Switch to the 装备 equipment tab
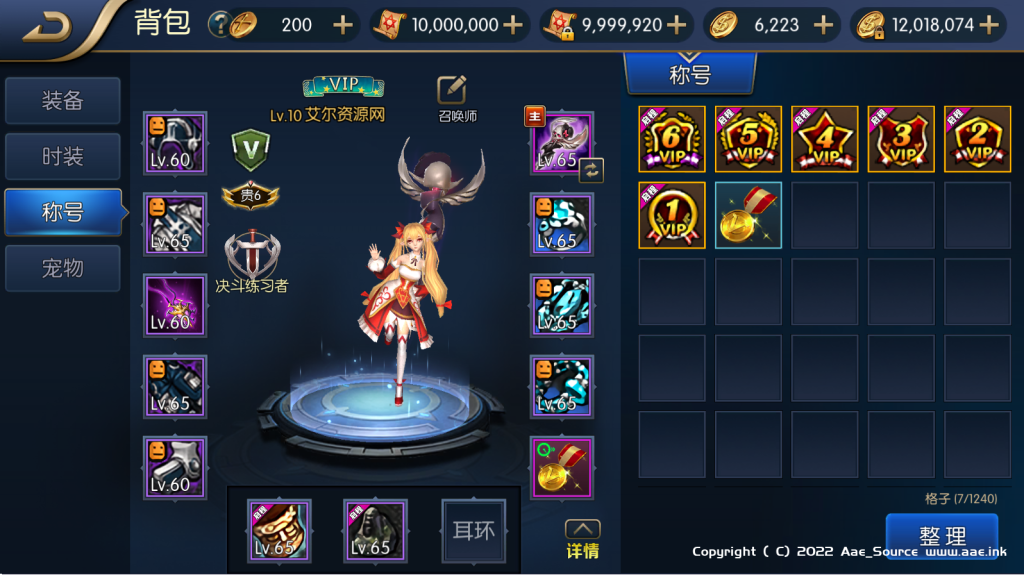 (x=62, y=101)
